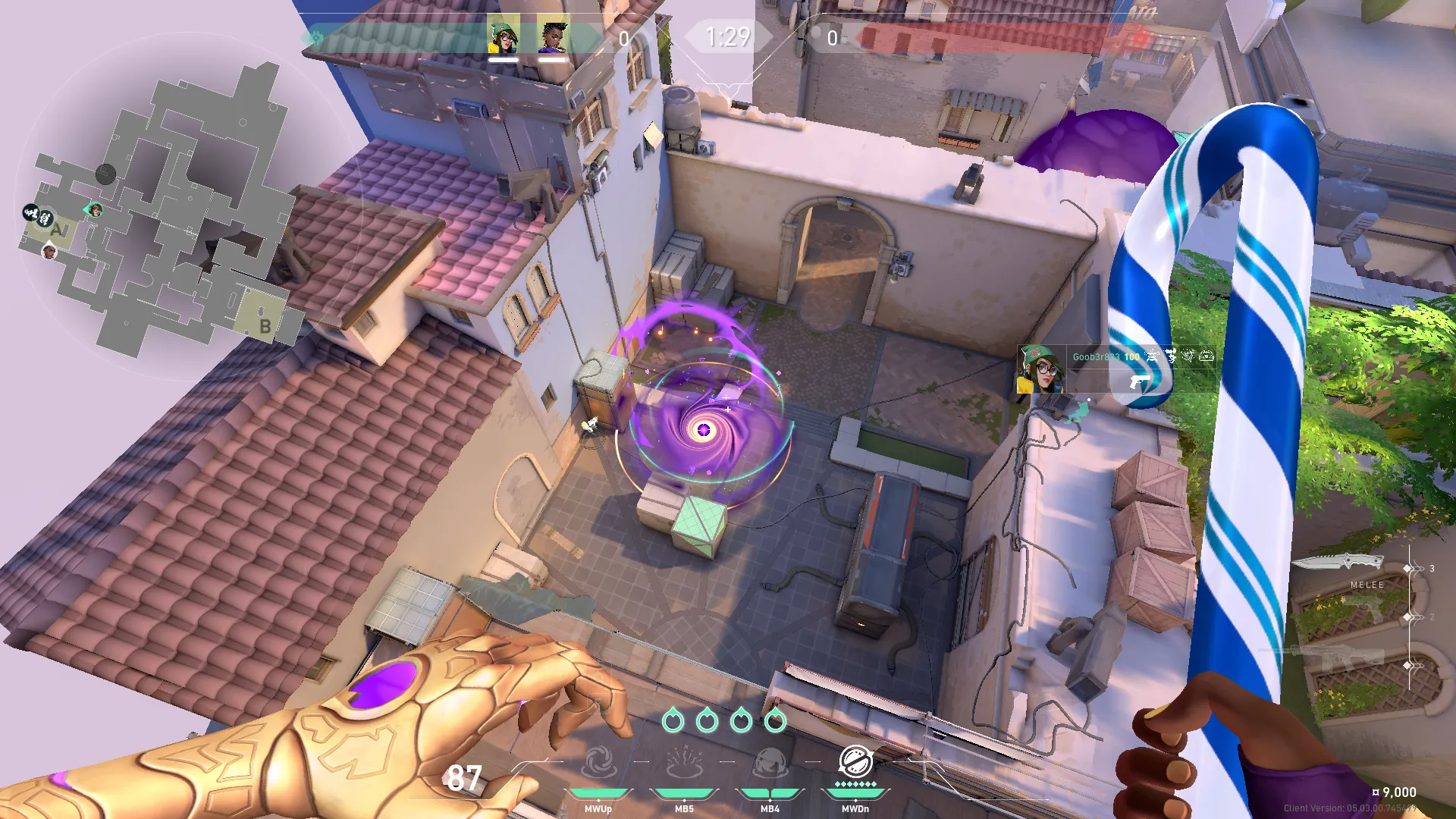Select teammate Goob3r883's nameplate portrait
This screenshot has height=819, width=1456.
tap(1040, 369)
